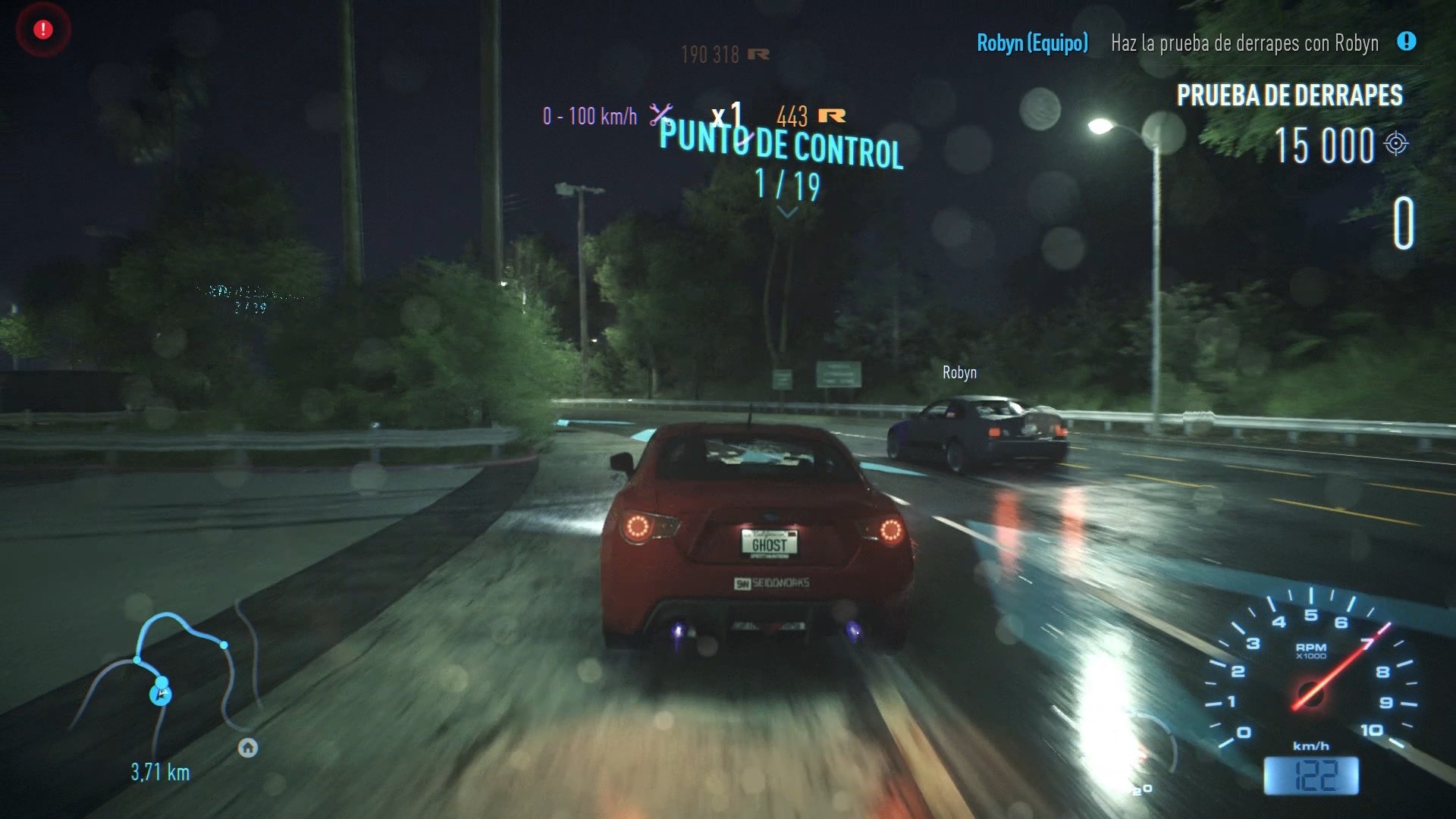Select the orange R rep icon beside 443
Viewport: 1456px width, 819px height.
832,115
